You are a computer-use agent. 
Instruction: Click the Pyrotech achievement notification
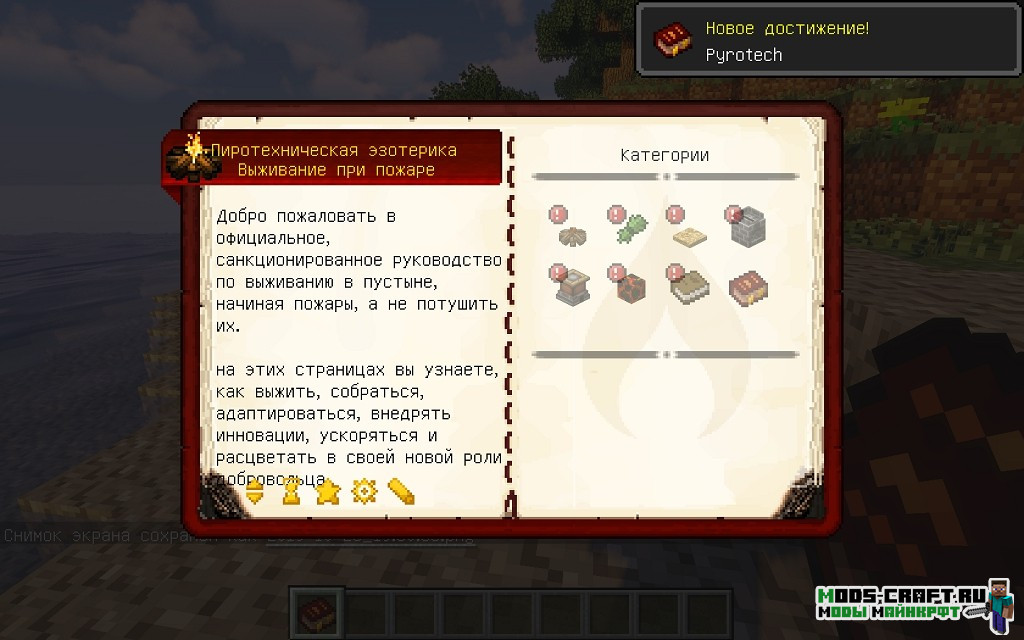(x=829, y=41)
